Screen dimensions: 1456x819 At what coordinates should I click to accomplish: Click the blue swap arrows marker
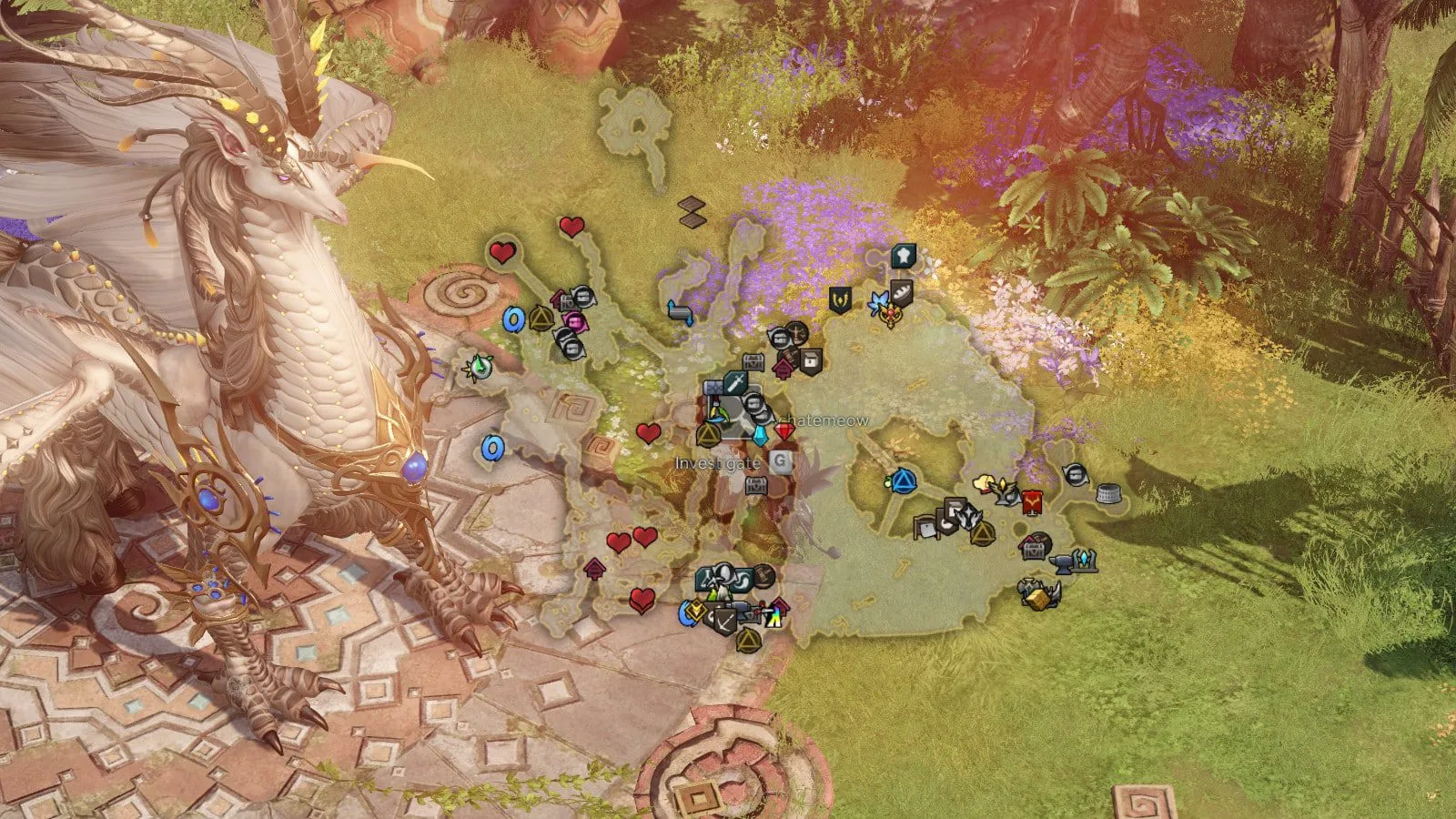(680, 313)
